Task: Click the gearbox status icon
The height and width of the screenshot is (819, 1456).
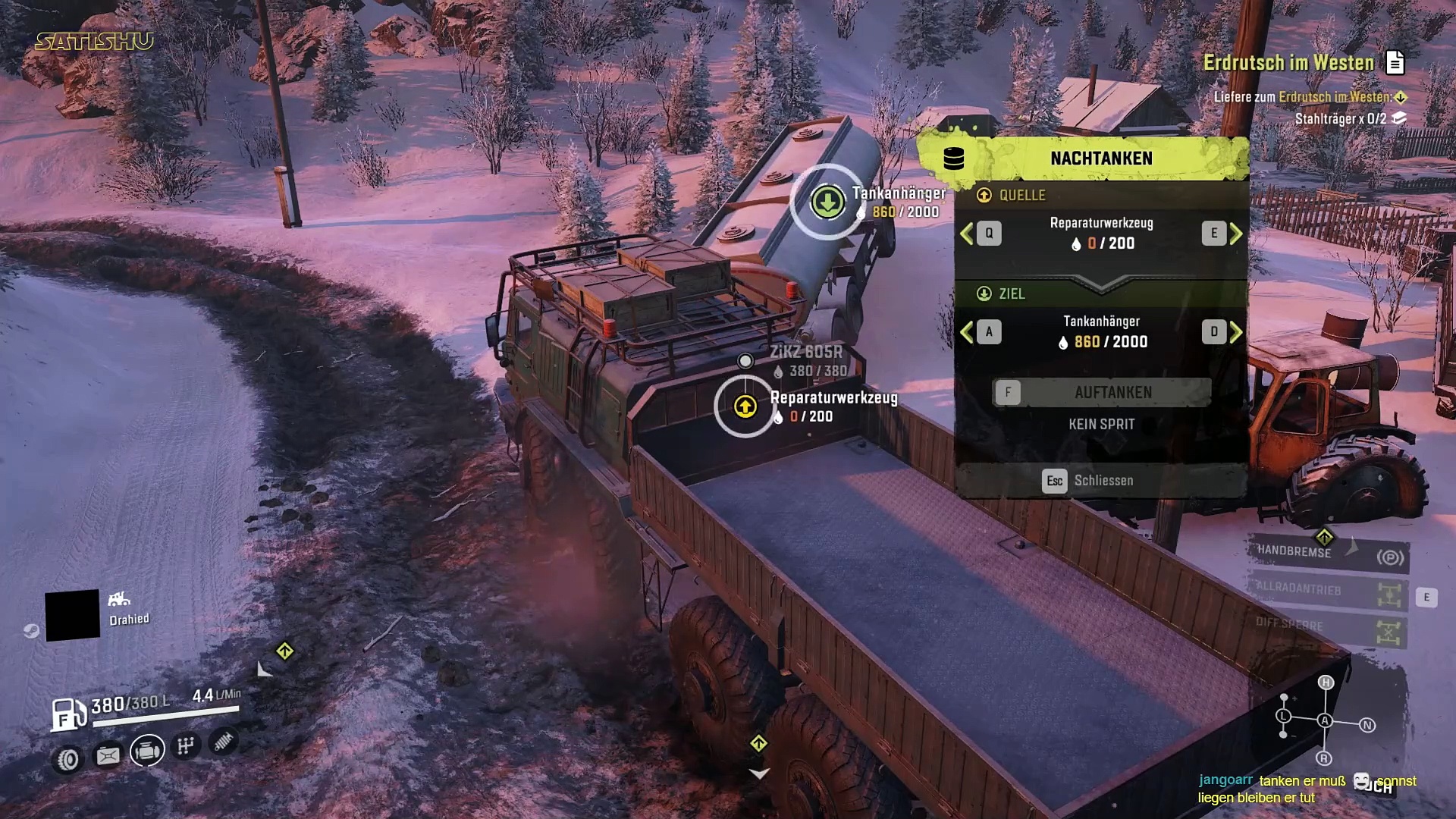Action: click(186, 746)
